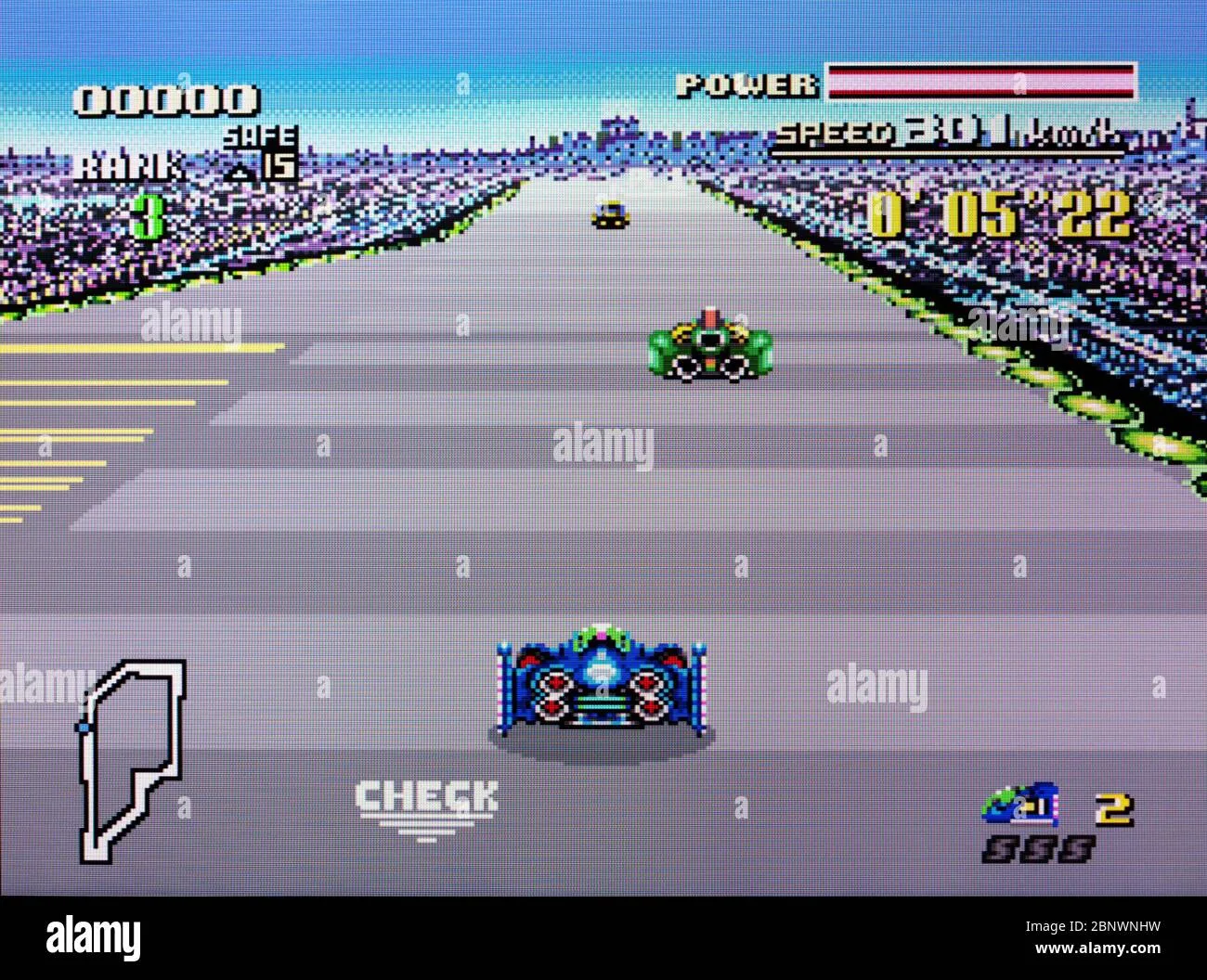1207x980 pixels.
Task: Expand the track minimap outline
Action: point(130,756)
